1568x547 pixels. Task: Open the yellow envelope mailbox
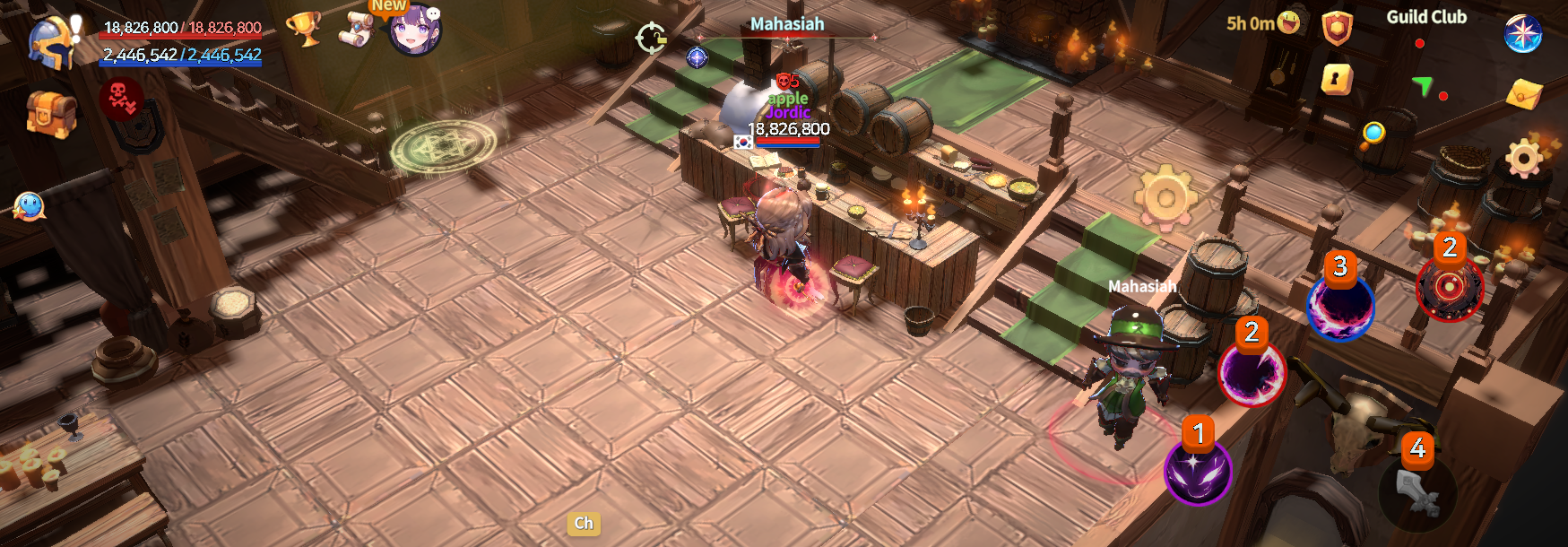click(x=1523, y=93)
